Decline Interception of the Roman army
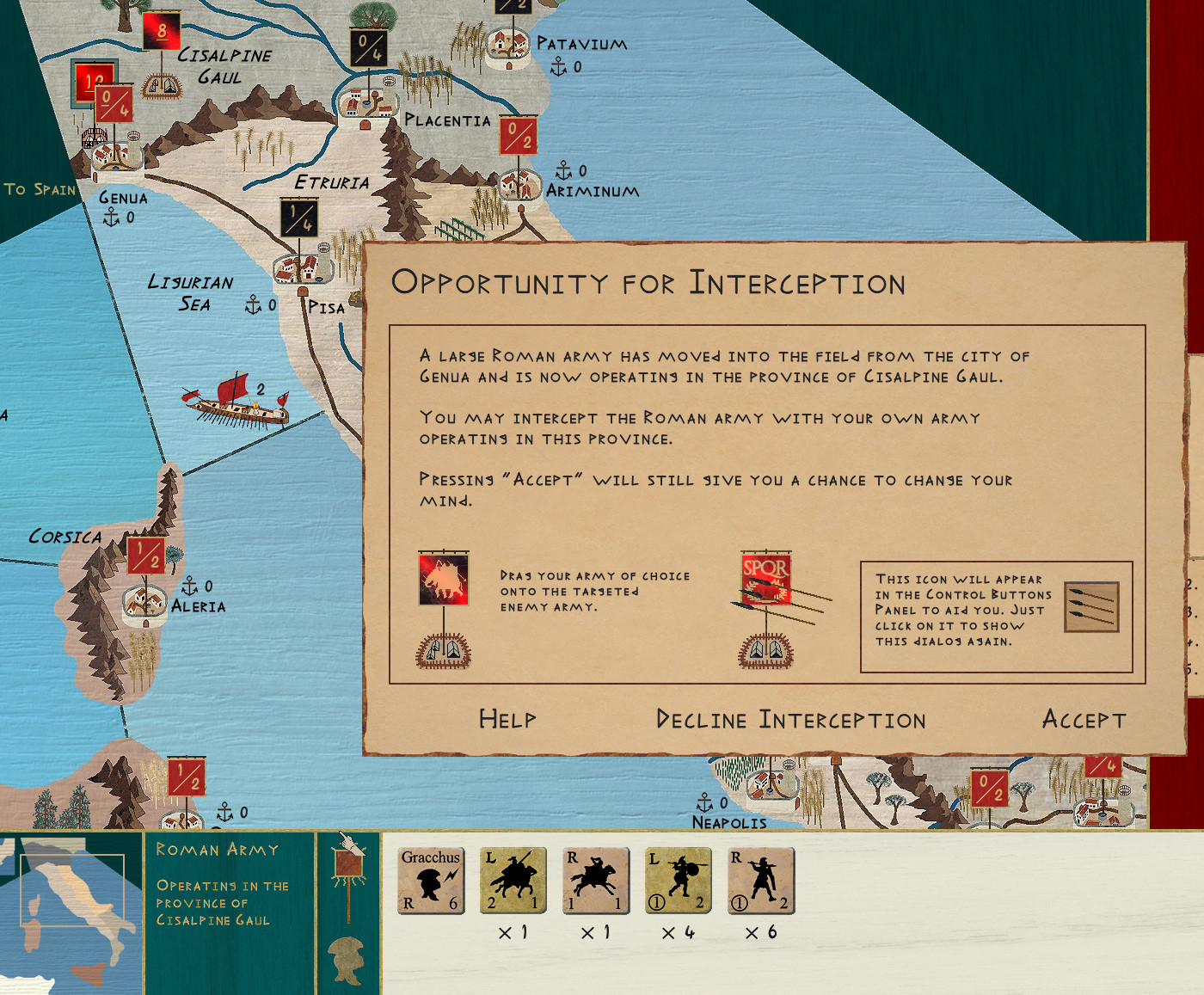Image resolution: width=1204 pixels, height=995 pixels. [790, 719]
